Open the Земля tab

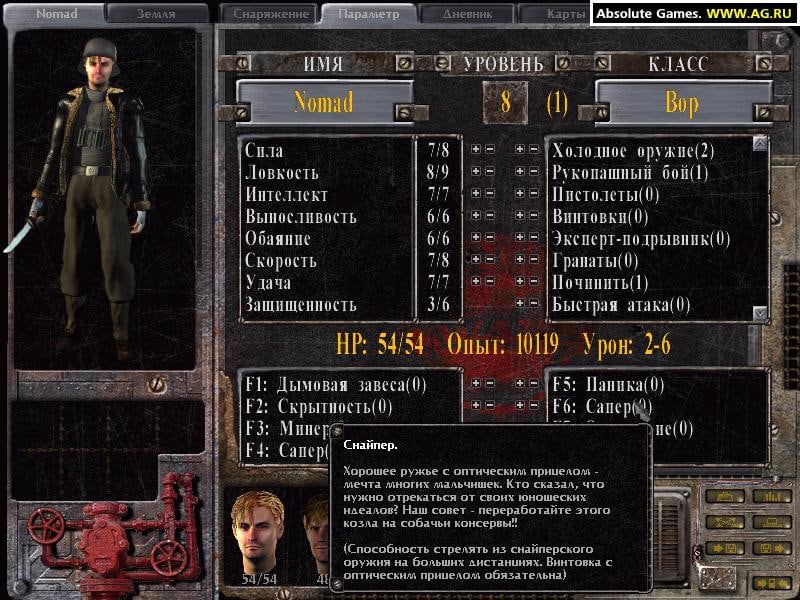156,14
